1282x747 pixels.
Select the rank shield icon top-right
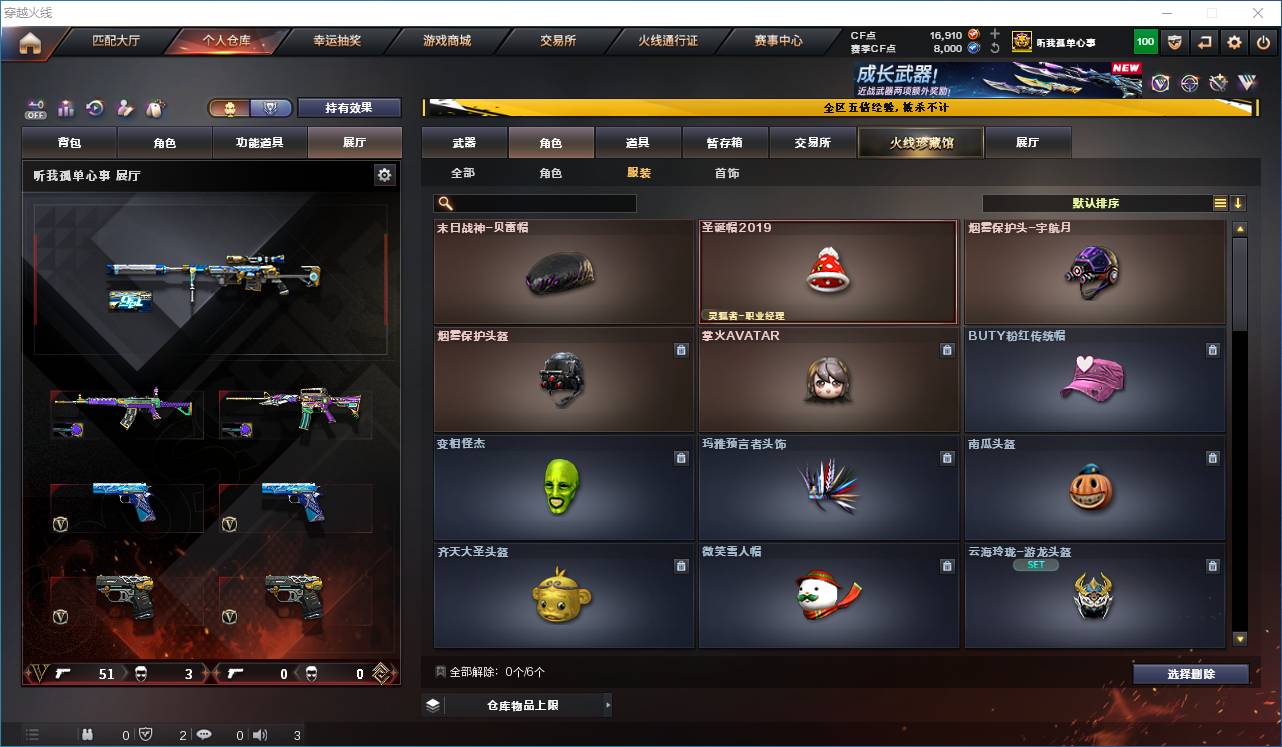pyautogui.click(x=1175, y=43)
